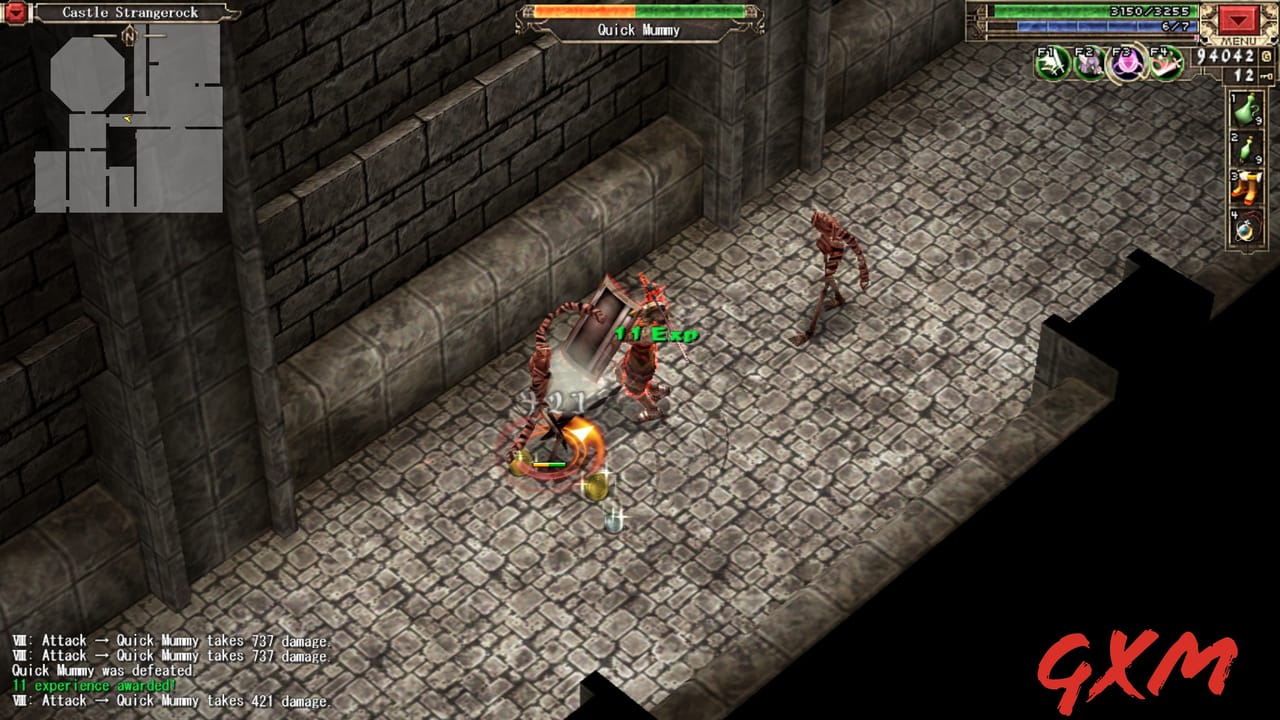Activate the F4 pink slash skill icon
Screen dimensions: 1280x720
(1163, 62)
